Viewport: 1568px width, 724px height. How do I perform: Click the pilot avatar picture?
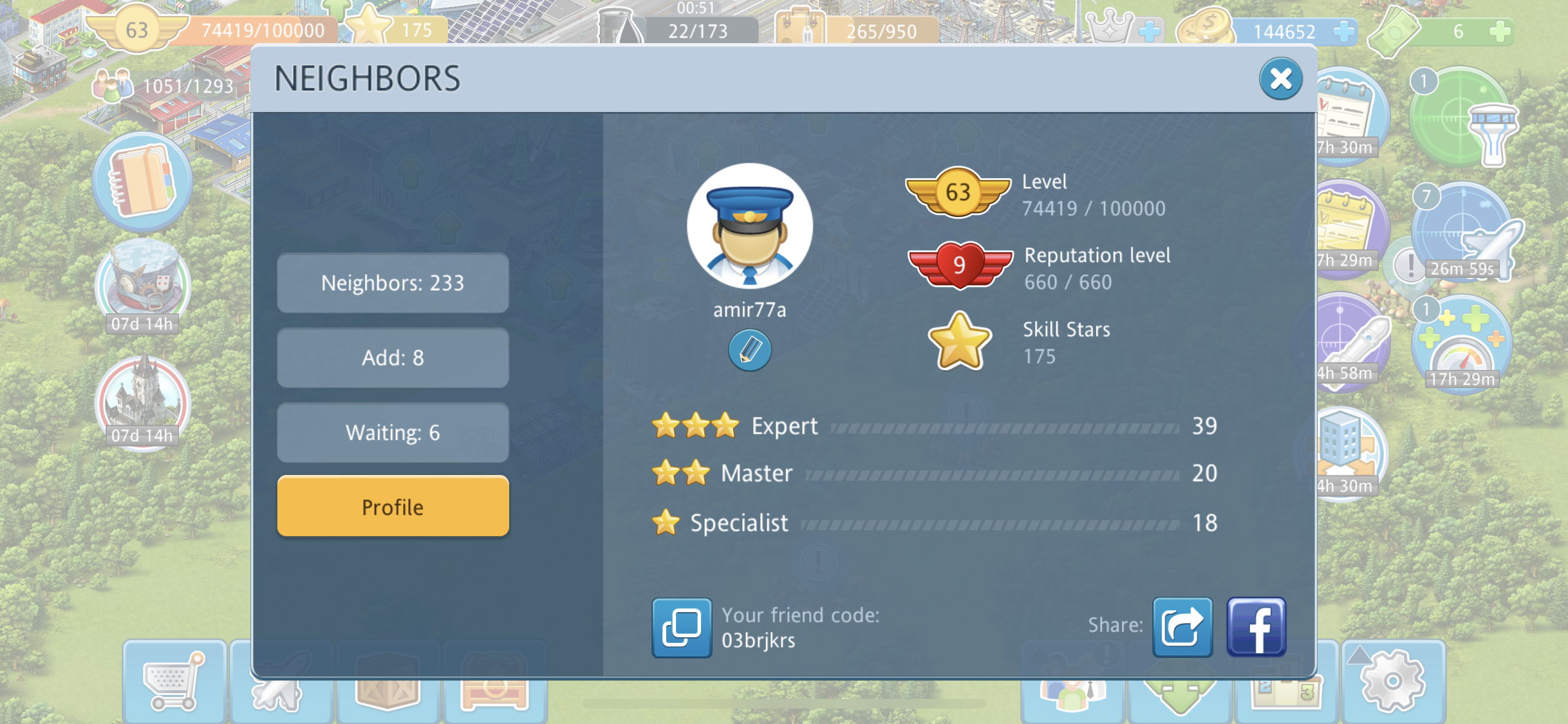(x=749, y=225)
